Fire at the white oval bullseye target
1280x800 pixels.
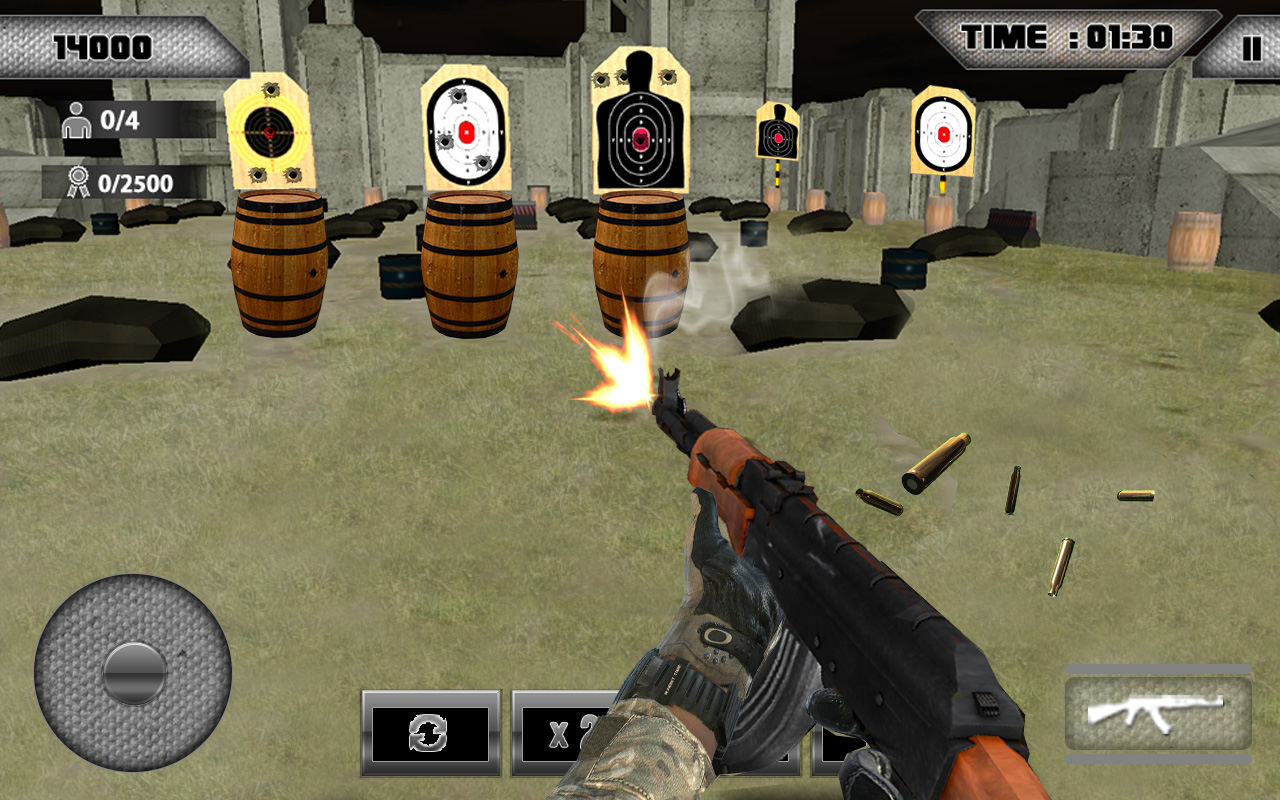tap(468, 130)
